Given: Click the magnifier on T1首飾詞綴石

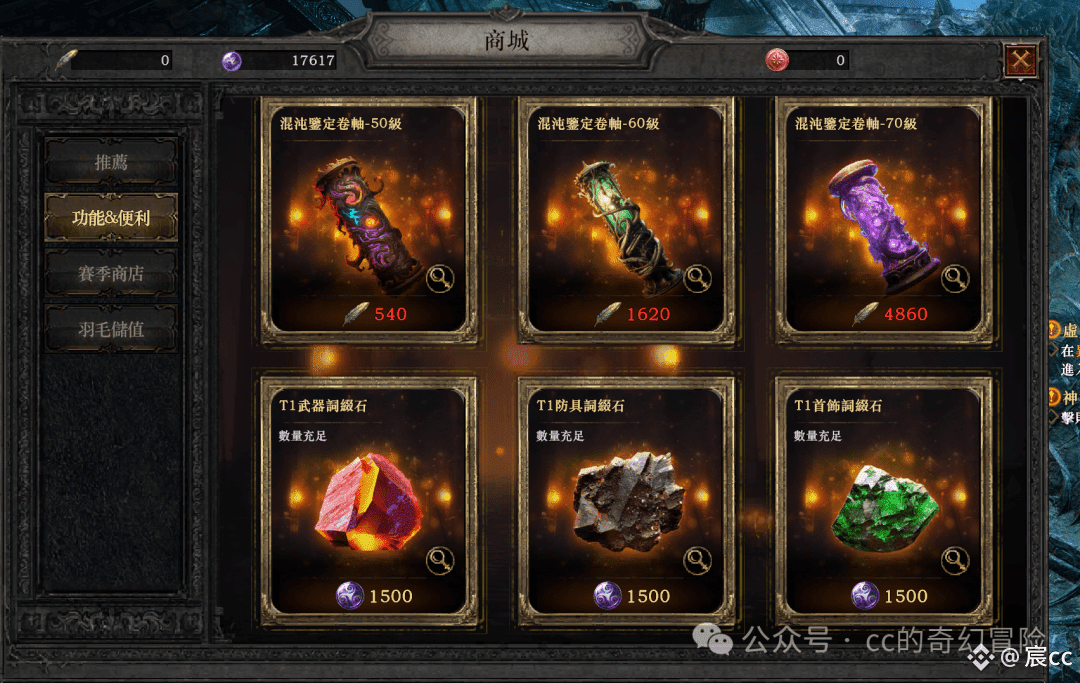Looking at the screenshot, I should pyautogui.click(x=956, y=561).
